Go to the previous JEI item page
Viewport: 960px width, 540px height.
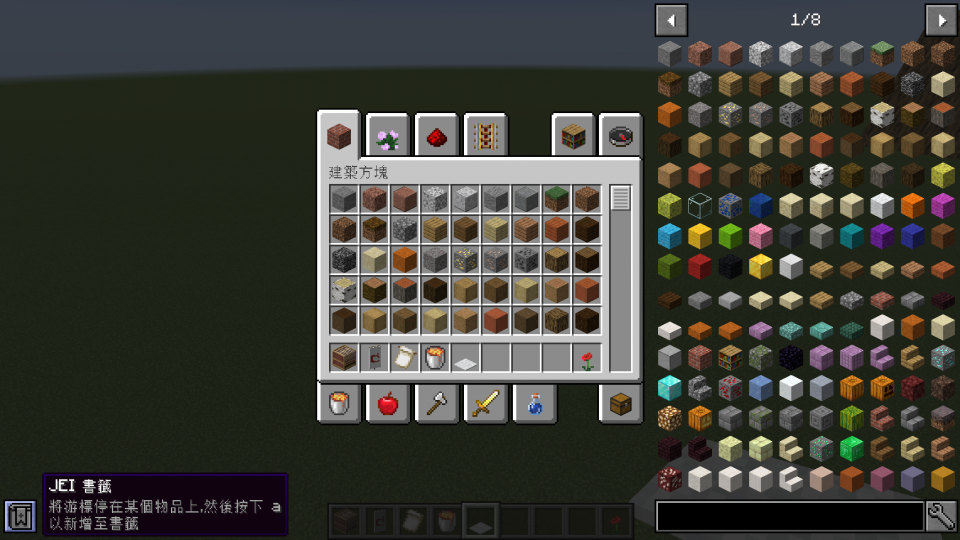[x=671, y=19]
